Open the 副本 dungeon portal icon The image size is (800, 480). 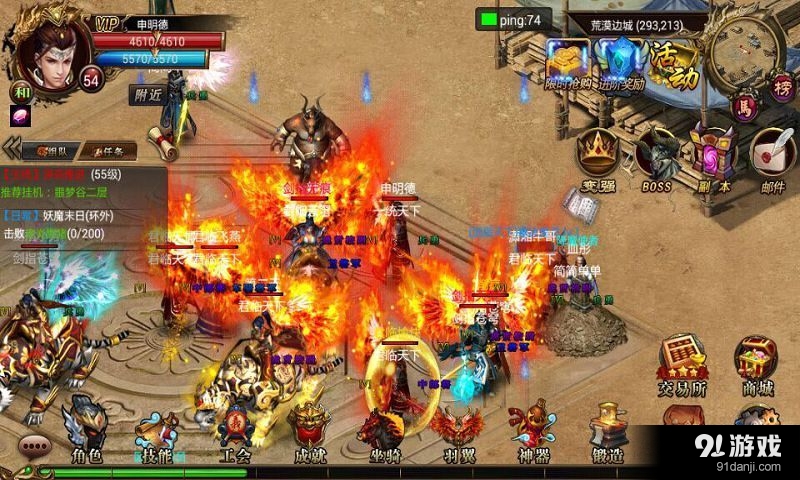(712, 160)
